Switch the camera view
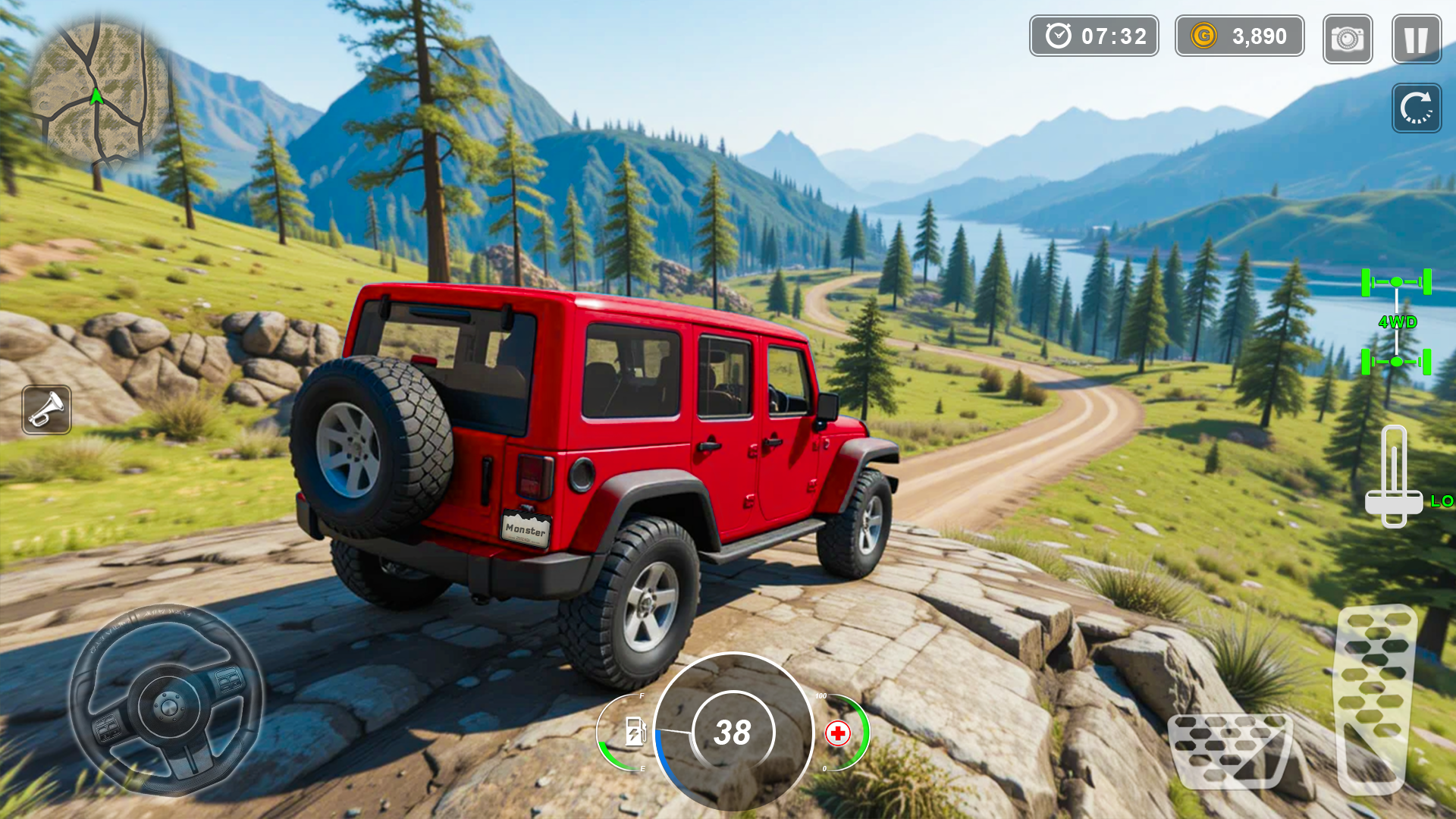 (1348, 39)
